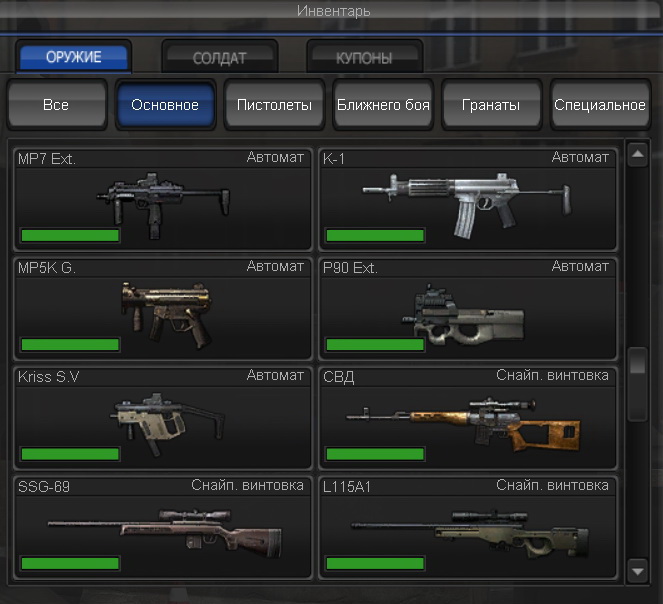This screenshot has width=663, height=604.
Task: Switch to the ОРУЖИЕ tab
Action: tap(73, 57)
